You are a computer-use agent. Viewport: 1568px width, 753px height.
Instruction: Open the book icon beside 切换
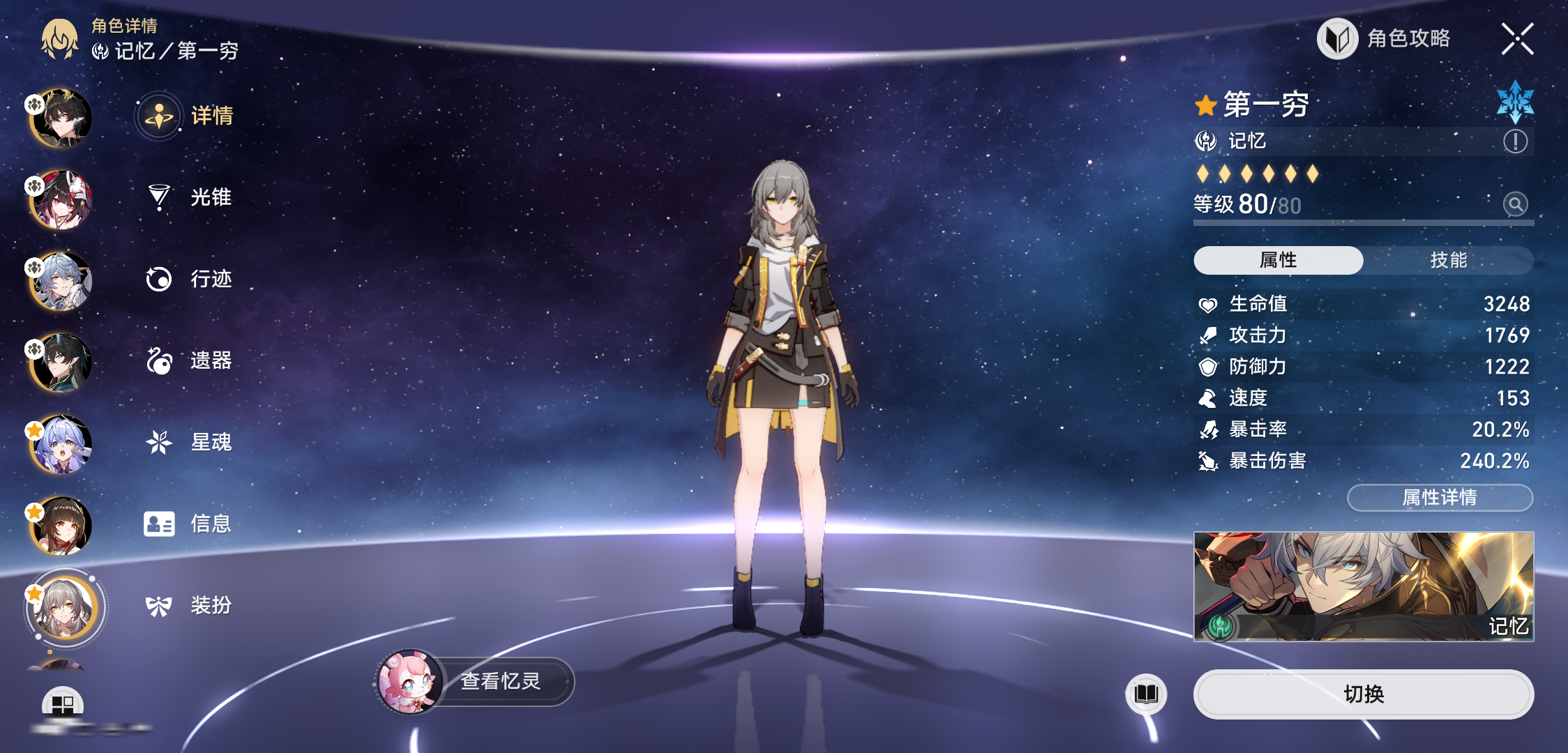pos(1146,694)
